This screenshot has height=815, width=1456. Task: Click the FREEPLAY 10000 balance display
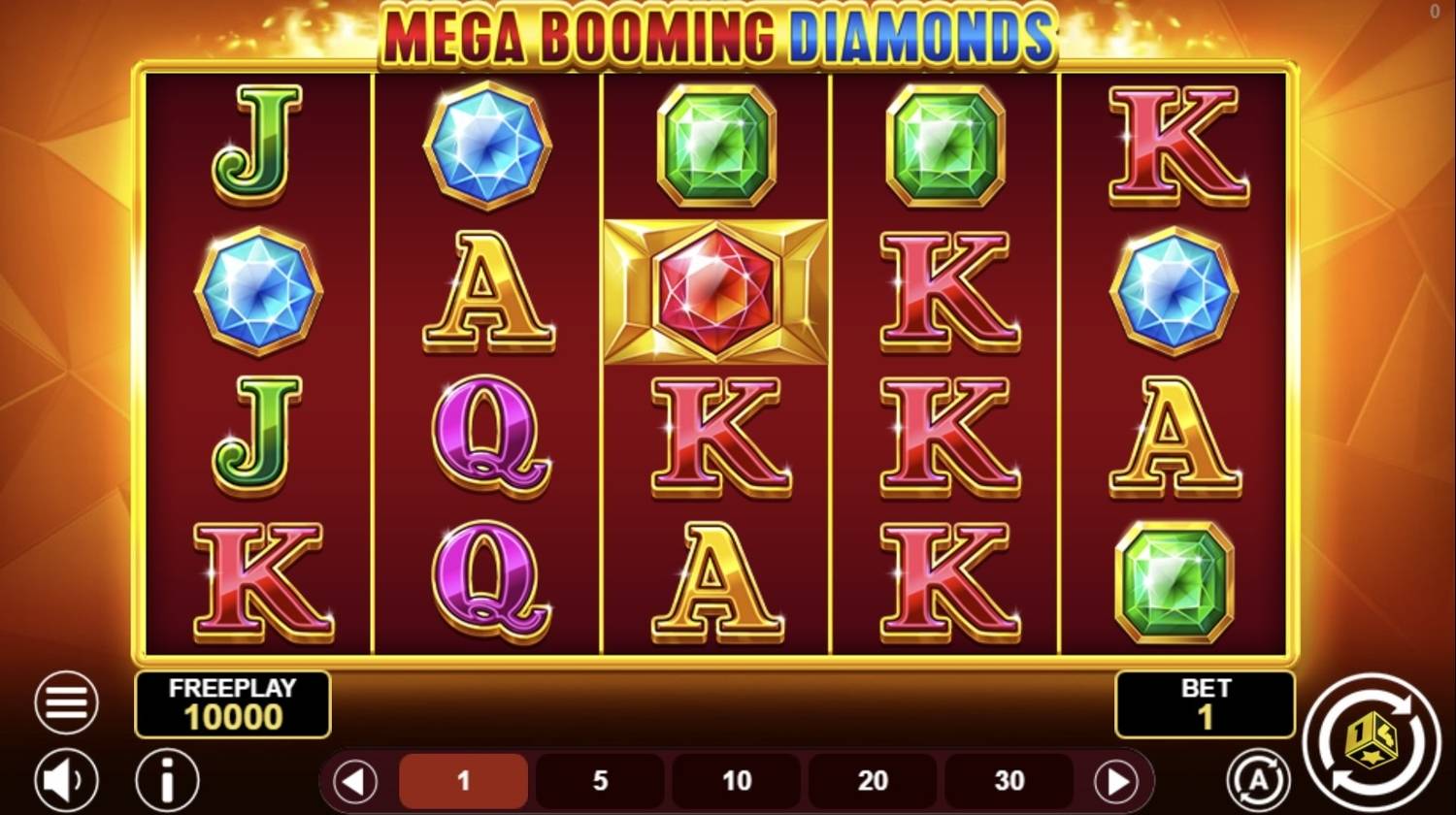point(233,704)
